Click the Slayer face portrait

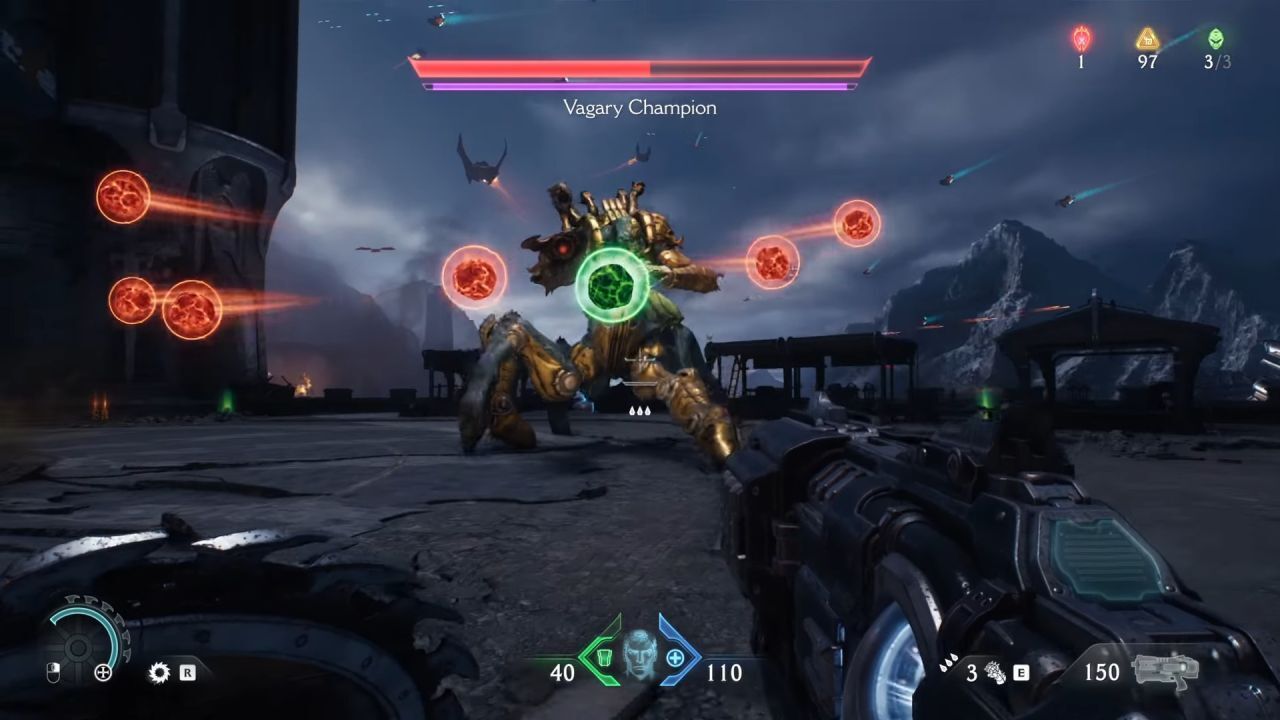click(x=639, y=656)
